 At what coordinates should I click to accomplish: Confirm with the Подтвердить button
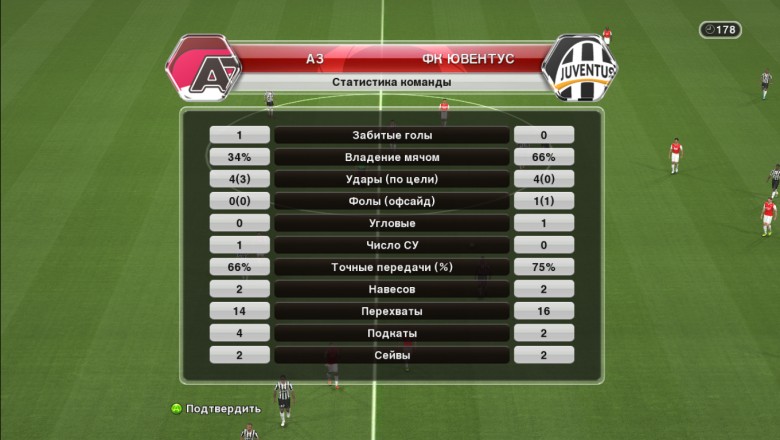pyautogui.click(x=215, y=408)
